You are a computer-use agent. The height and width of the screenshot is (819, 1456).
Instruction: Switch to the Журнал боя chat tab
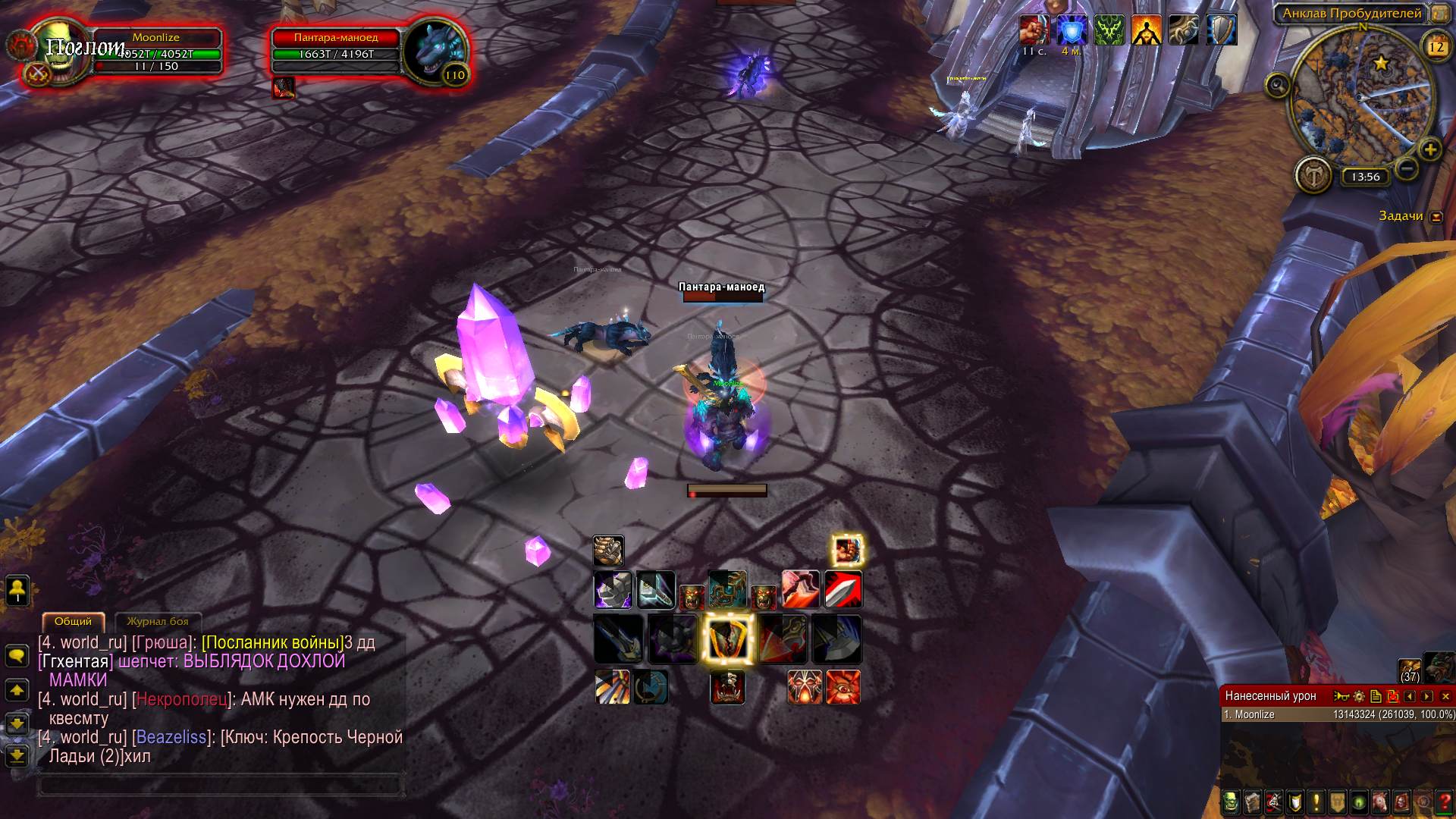158,621
